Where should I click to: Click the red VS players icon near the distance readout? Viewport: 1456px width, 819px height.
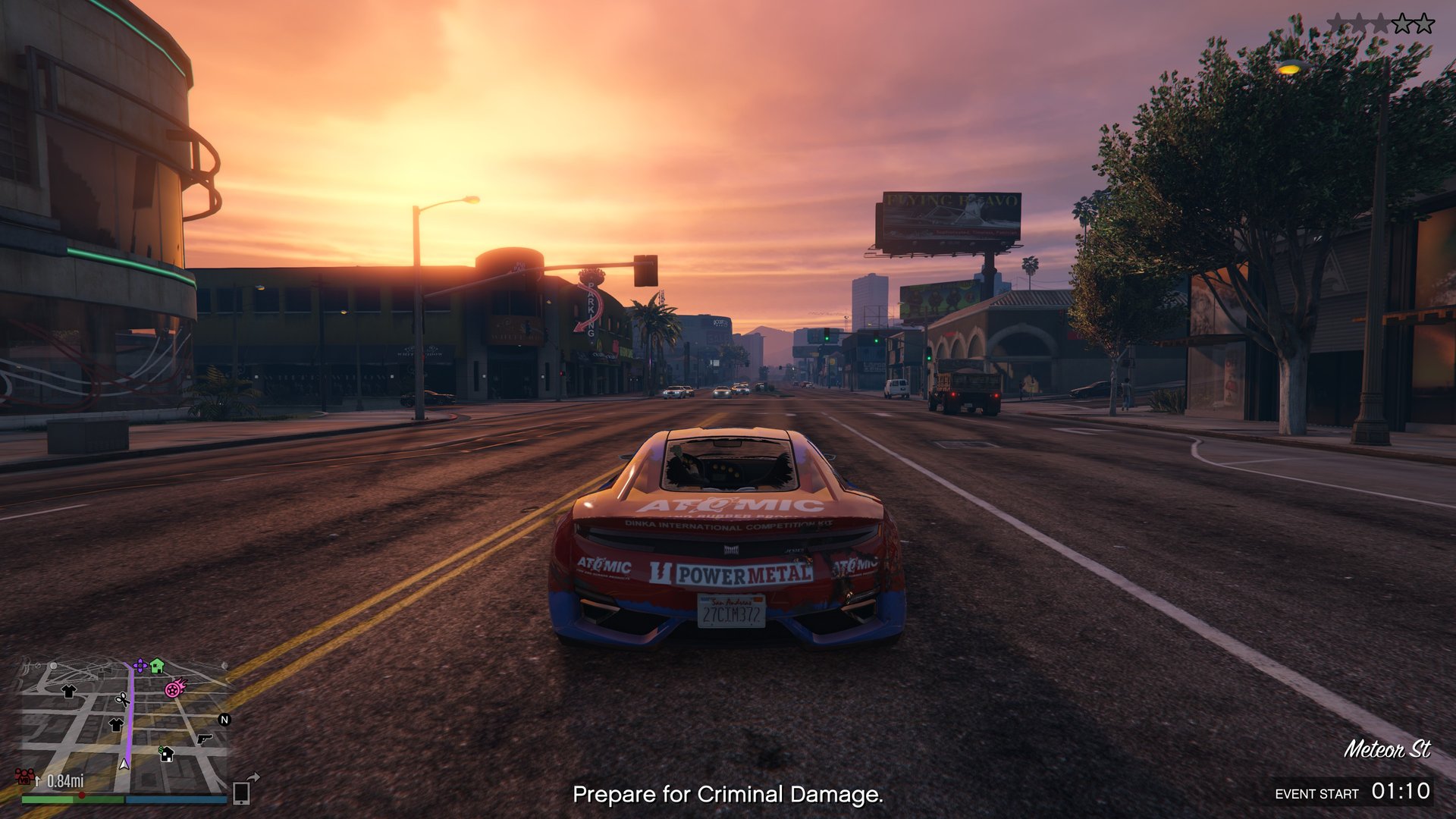pos(25,777)
